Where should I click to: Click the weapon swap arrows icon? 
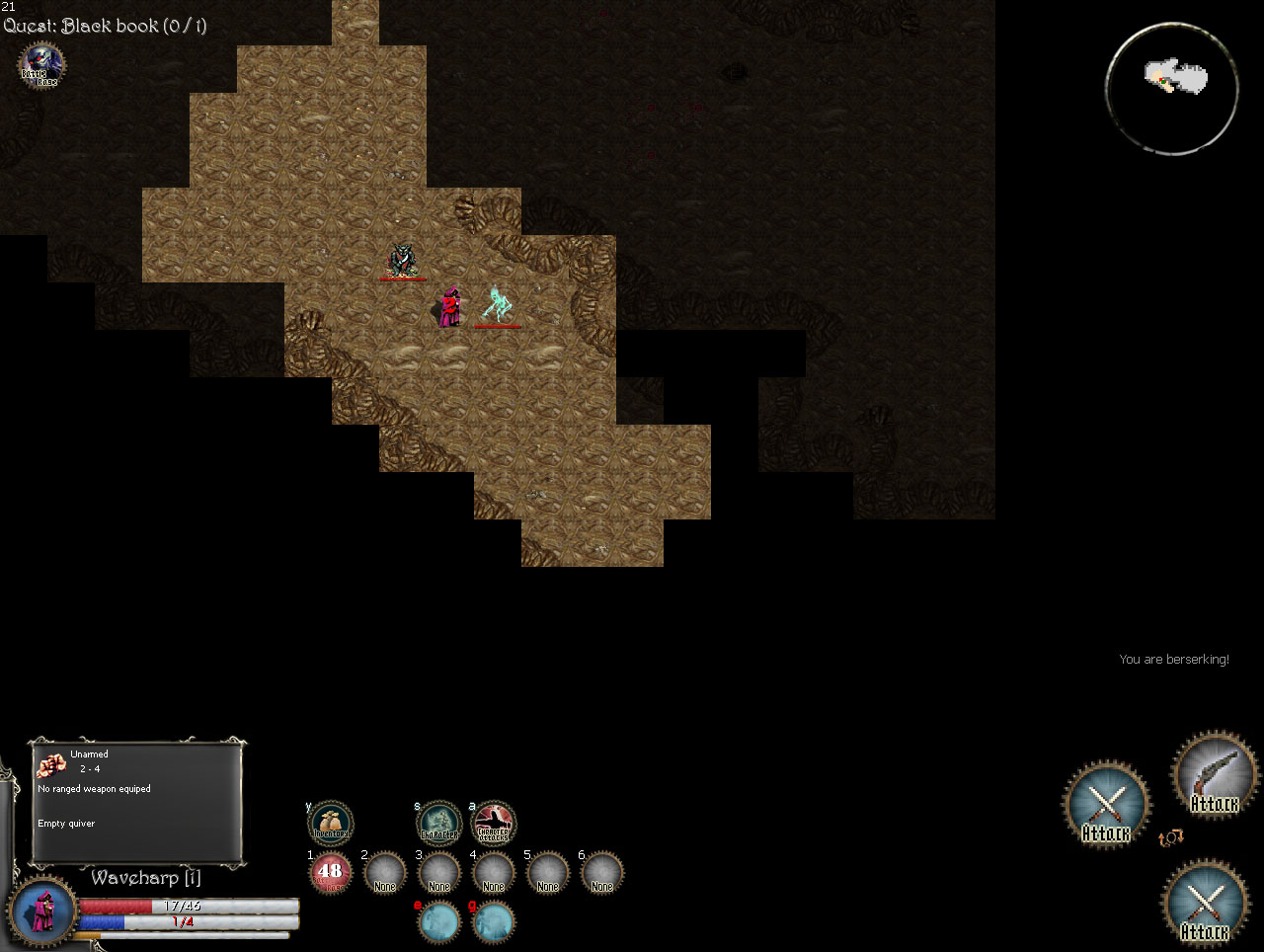[x=1171, y=838]
